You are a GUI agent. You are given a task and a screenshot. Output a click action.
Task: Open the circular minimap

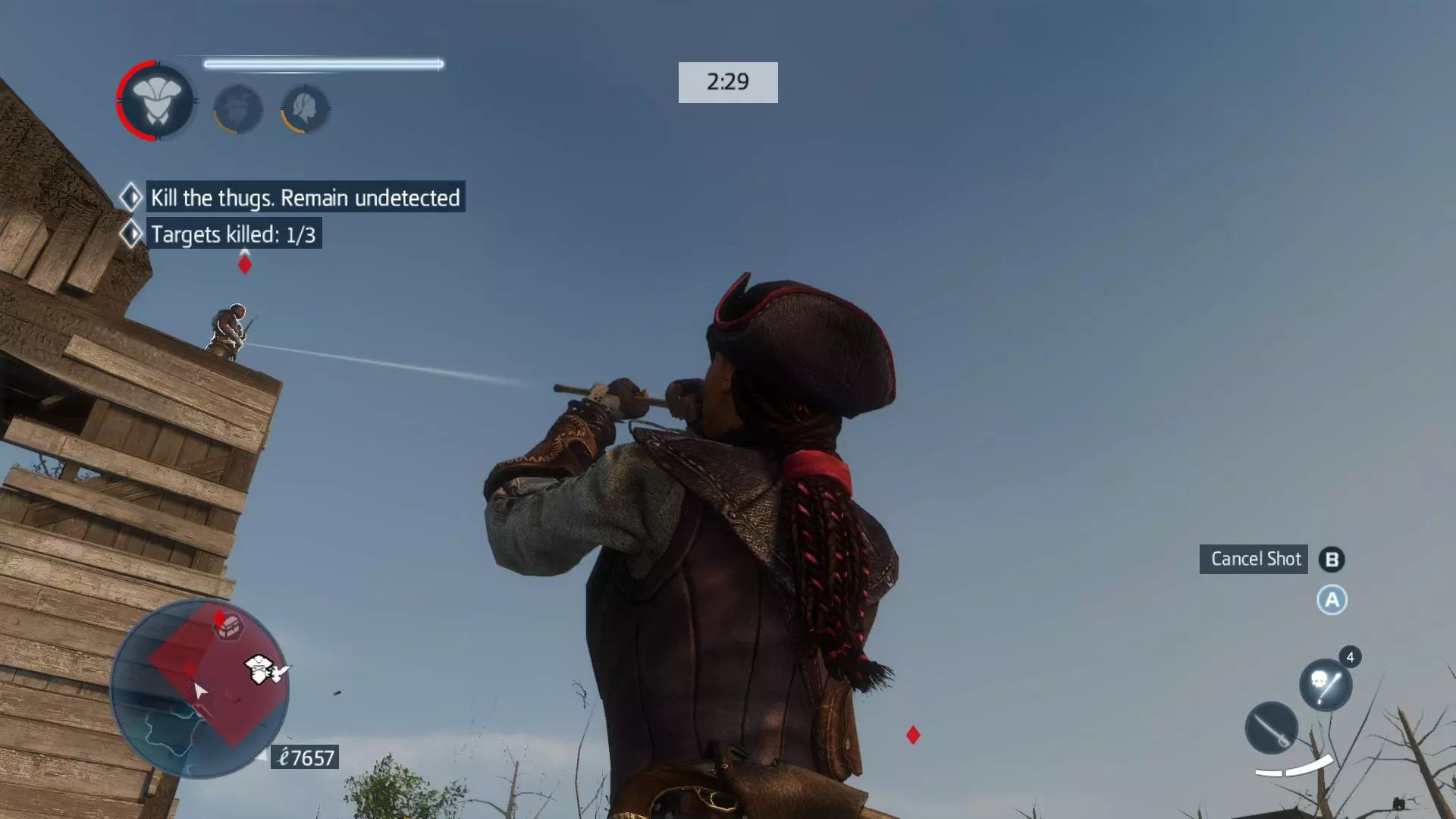(199, 689)
